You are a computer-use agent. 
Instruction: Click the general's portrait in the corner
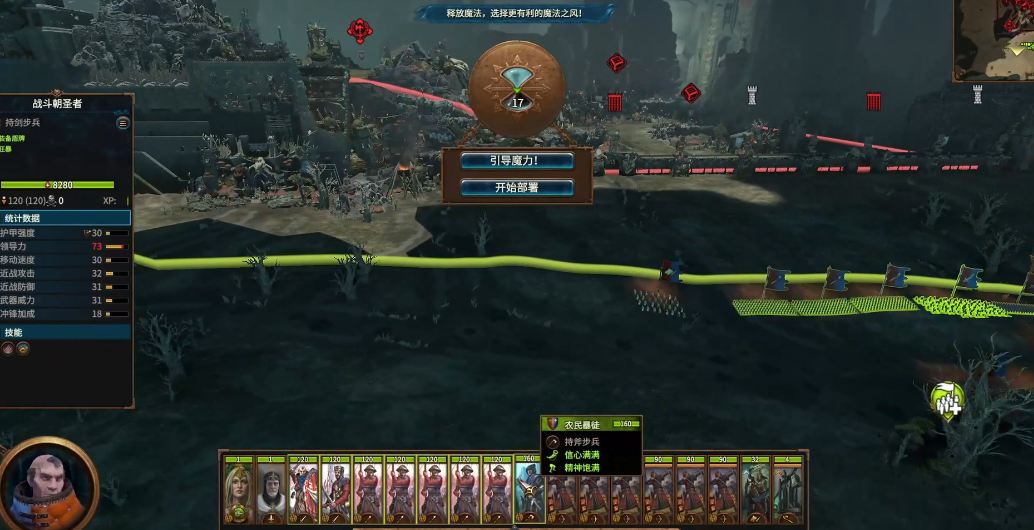(x=46, y=484)
